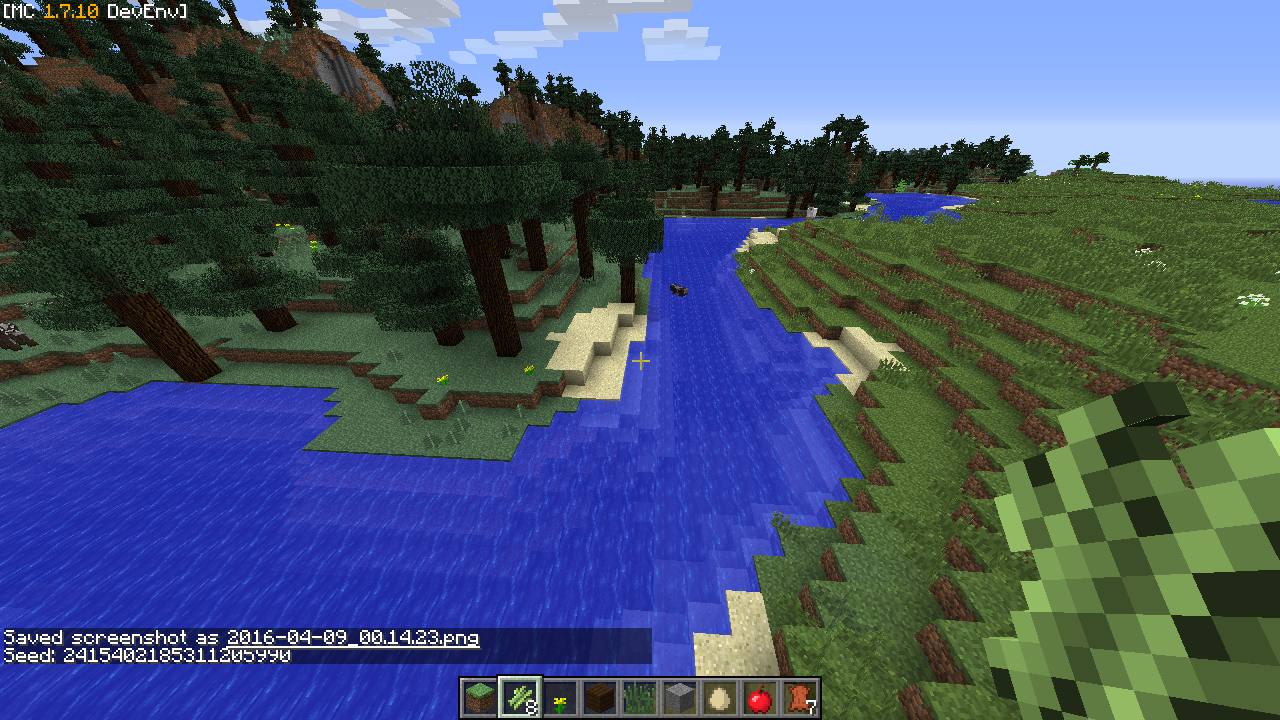Select the tall grass hotbar slot
This screenshot has height=720, width=1280.
(x=640, y=698)
